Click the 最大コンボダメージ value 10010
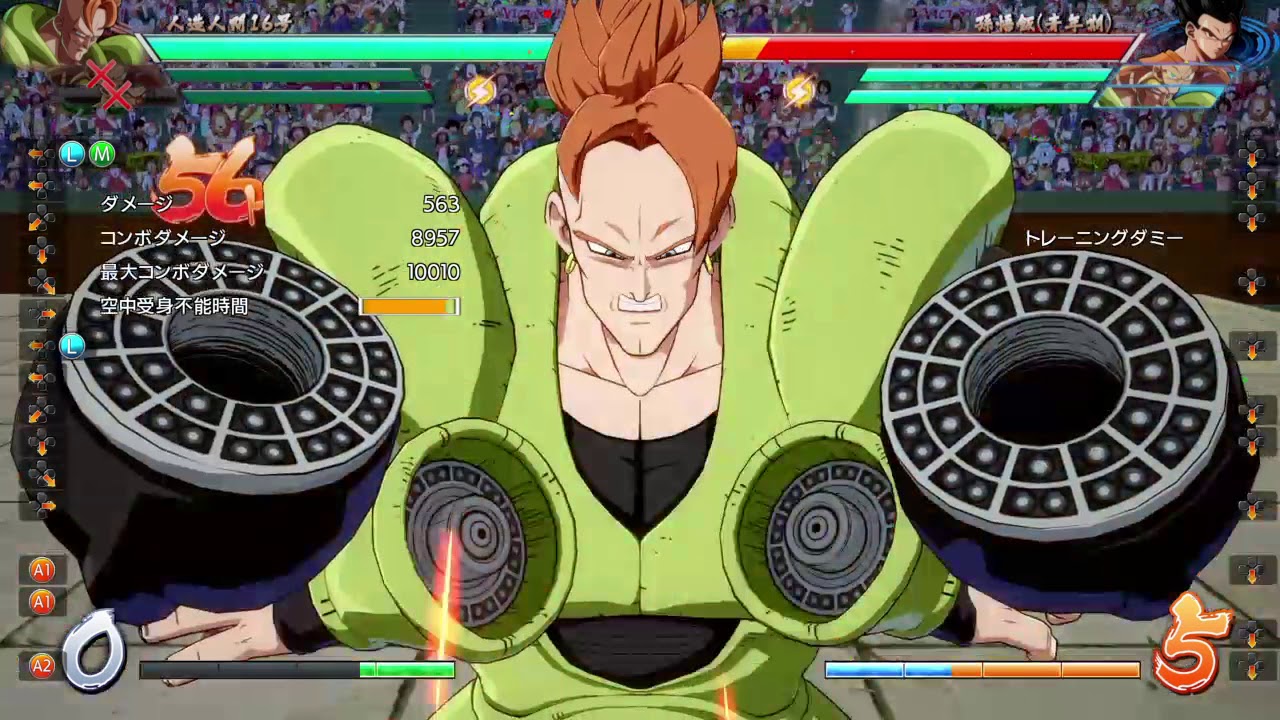Viewport: 1280px width, 720px height. 432,272
